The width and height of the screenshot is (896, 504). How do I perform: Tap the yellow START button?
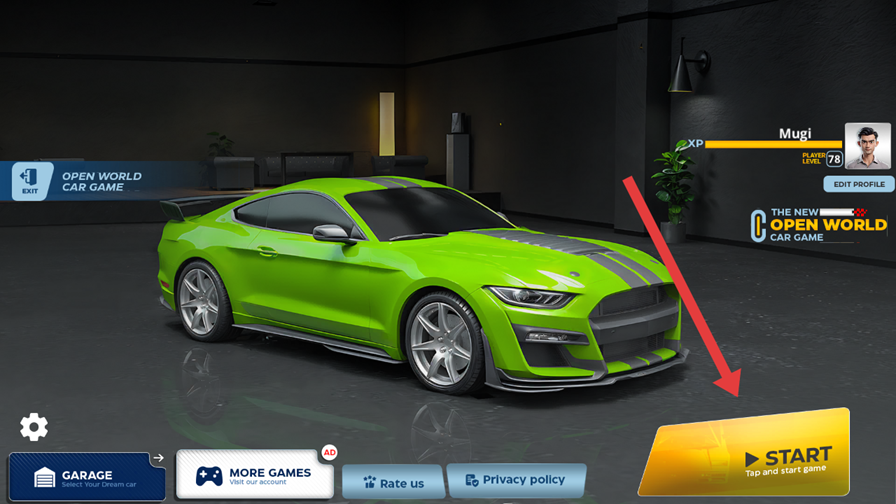748,455
